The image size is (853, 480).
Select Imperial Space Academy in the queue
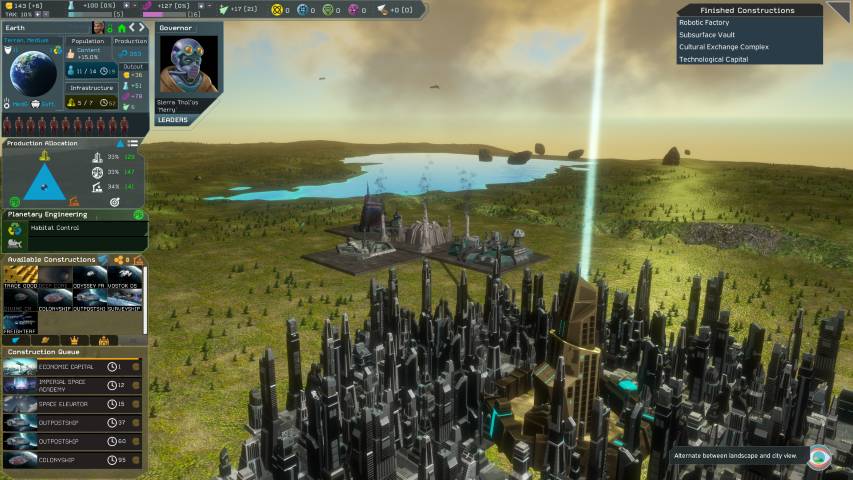pyautogui.click(x=72, y=385)
